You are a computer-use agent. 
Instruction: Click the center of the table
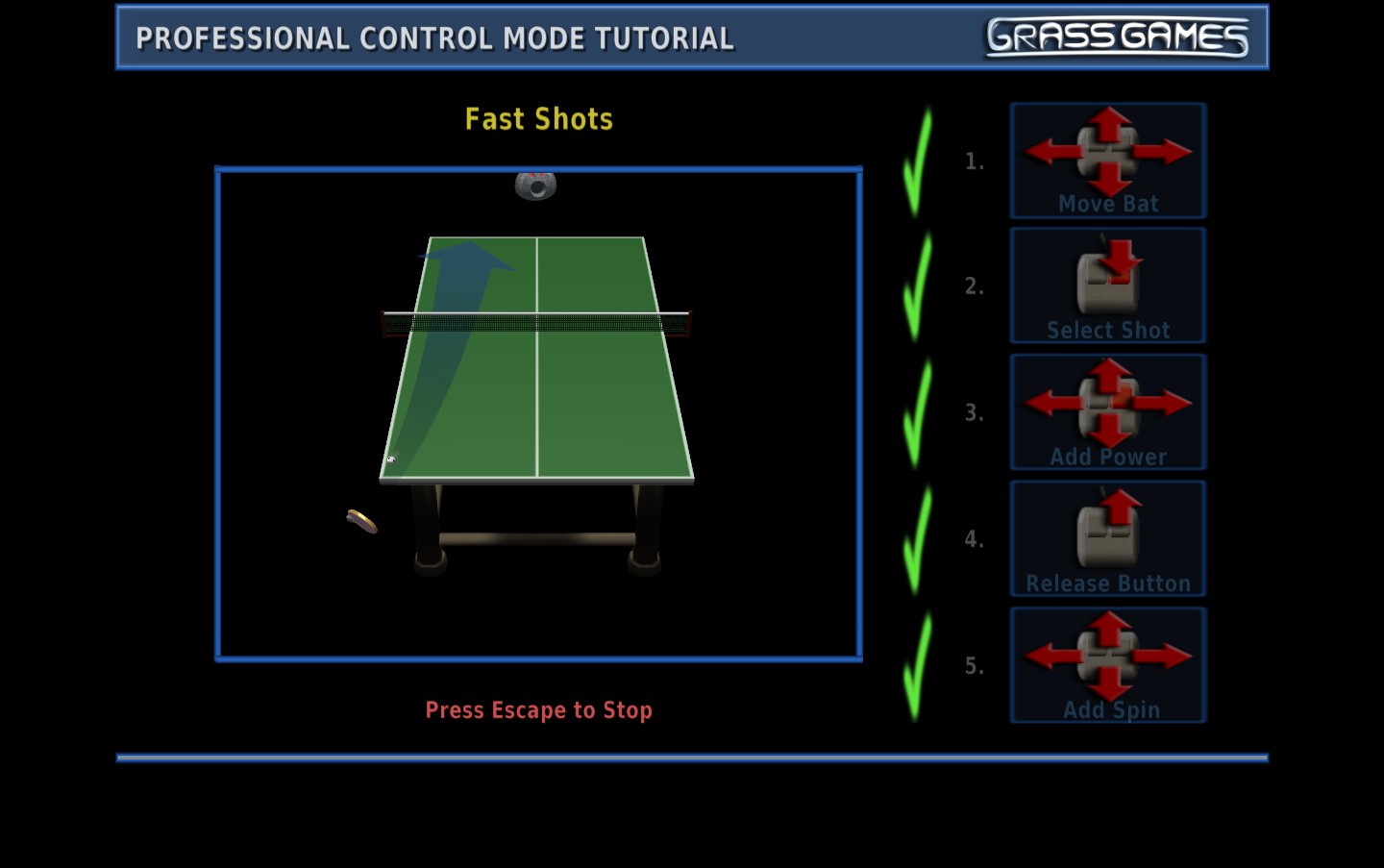(x=538, y=356)
